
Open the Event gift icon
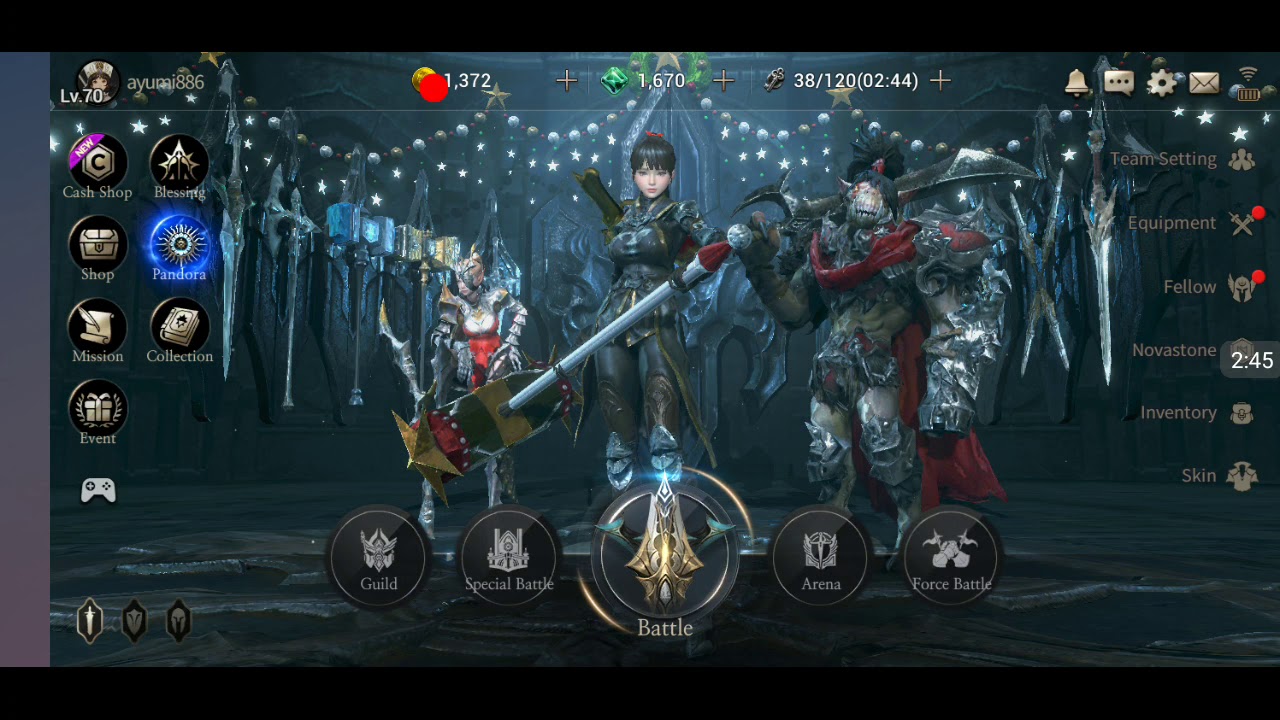(x=97, y=411)
